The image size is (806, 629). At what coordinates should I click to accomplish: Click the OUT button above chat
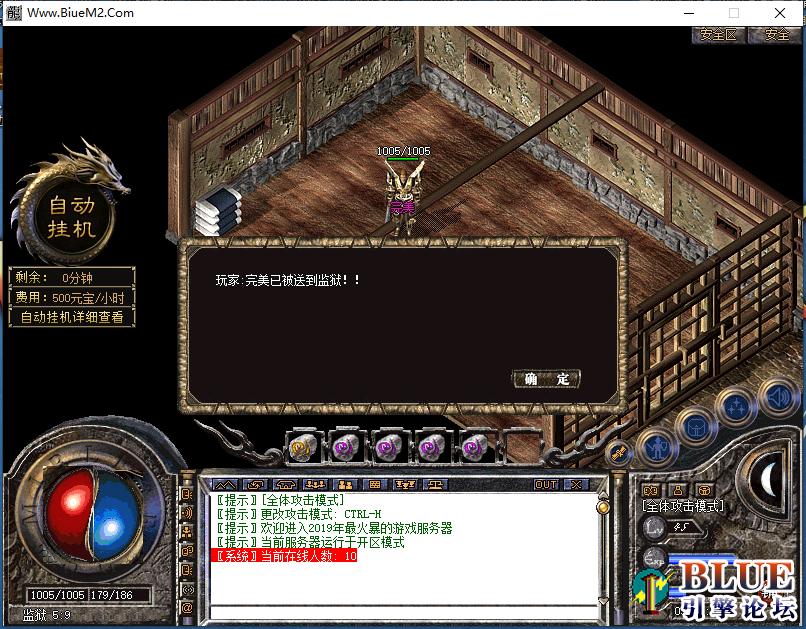coord(546,484)
